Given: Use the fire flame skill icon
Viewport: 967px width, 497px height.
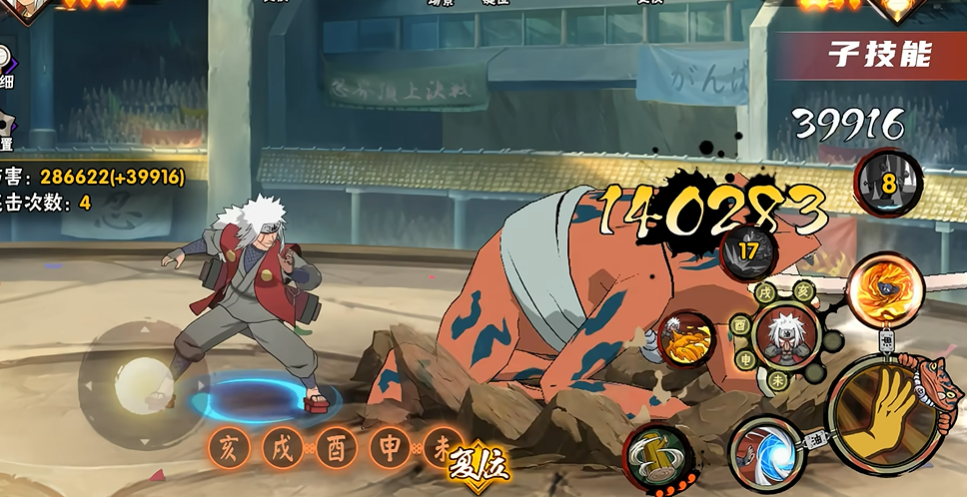Looking at the screenshot, I should pos(884,290).
